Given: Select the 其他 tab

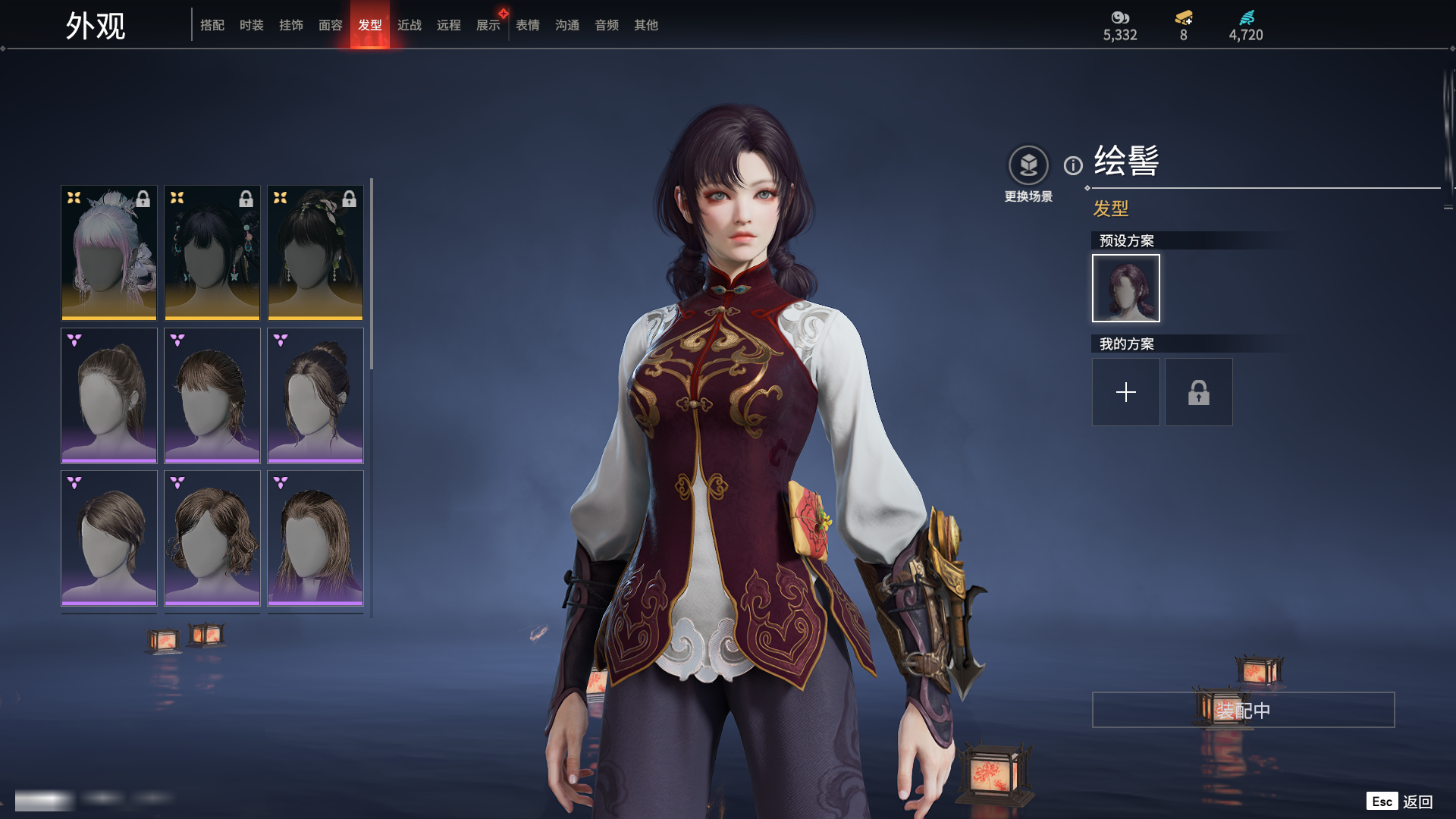Looking at the screenshot, I should (646, 25).
